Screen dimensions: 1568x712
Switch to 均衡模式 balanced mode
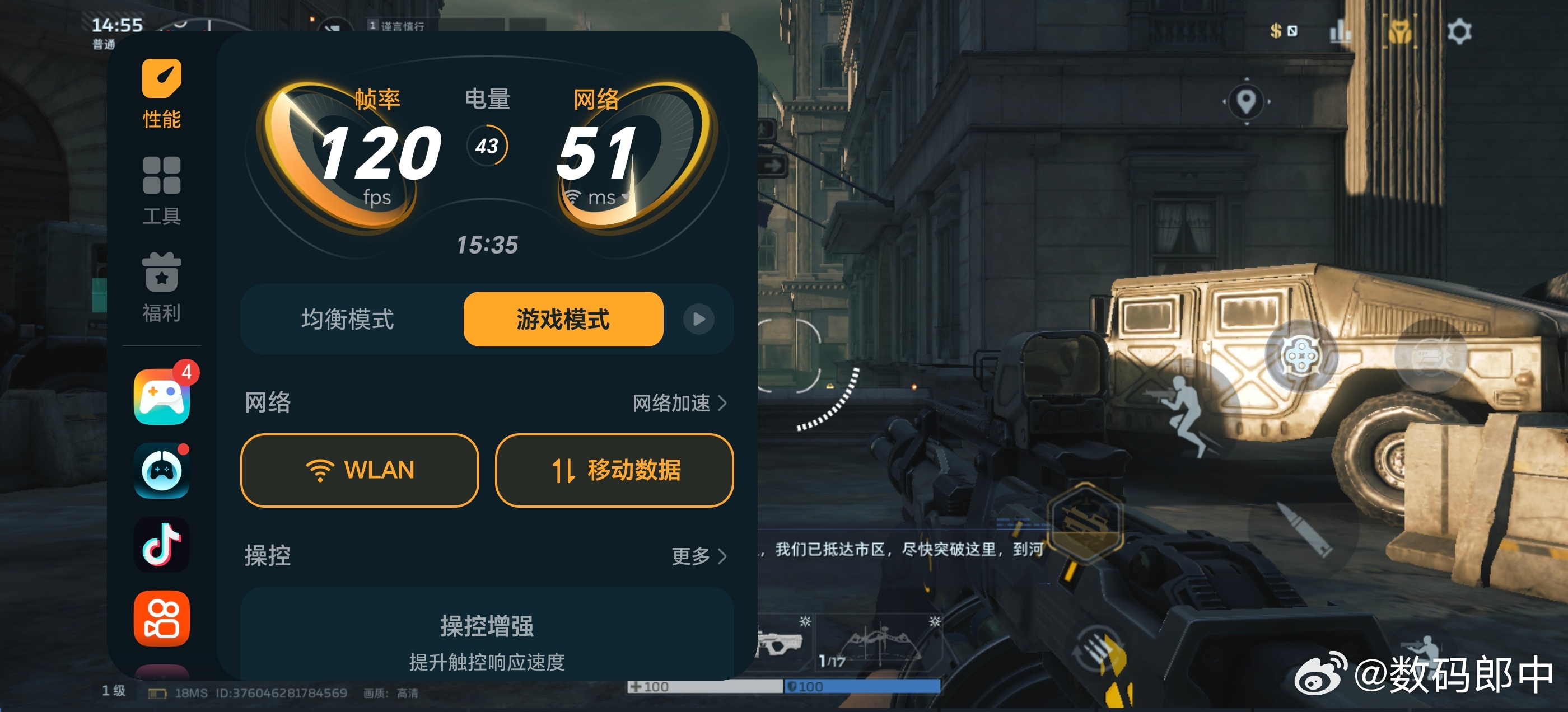tap(349, 319)
